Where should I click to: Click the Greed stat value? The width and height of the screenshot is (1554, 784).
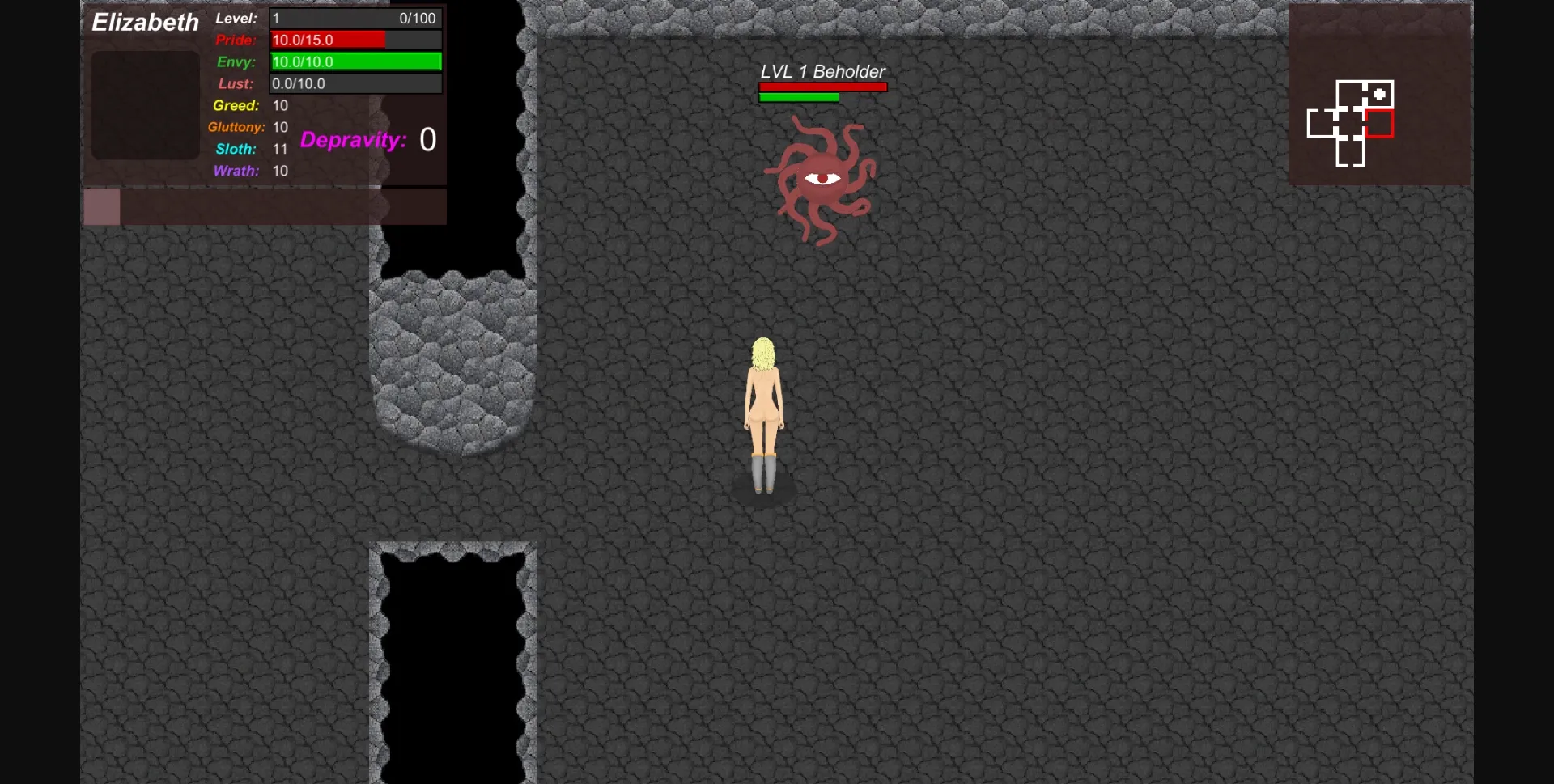click(x=280, y=105)
